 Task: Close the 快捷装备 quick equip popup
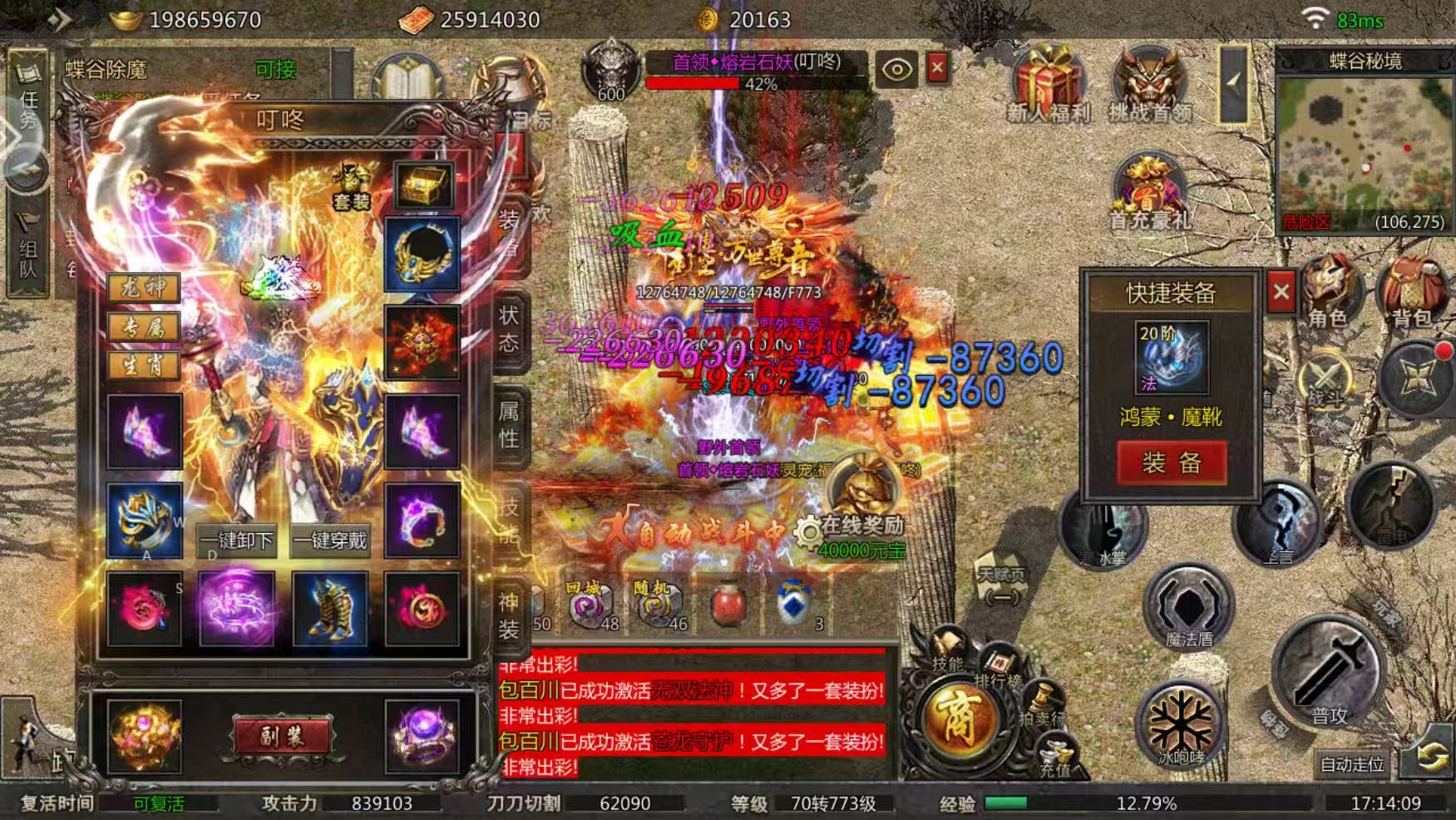tap(1281, 292)
